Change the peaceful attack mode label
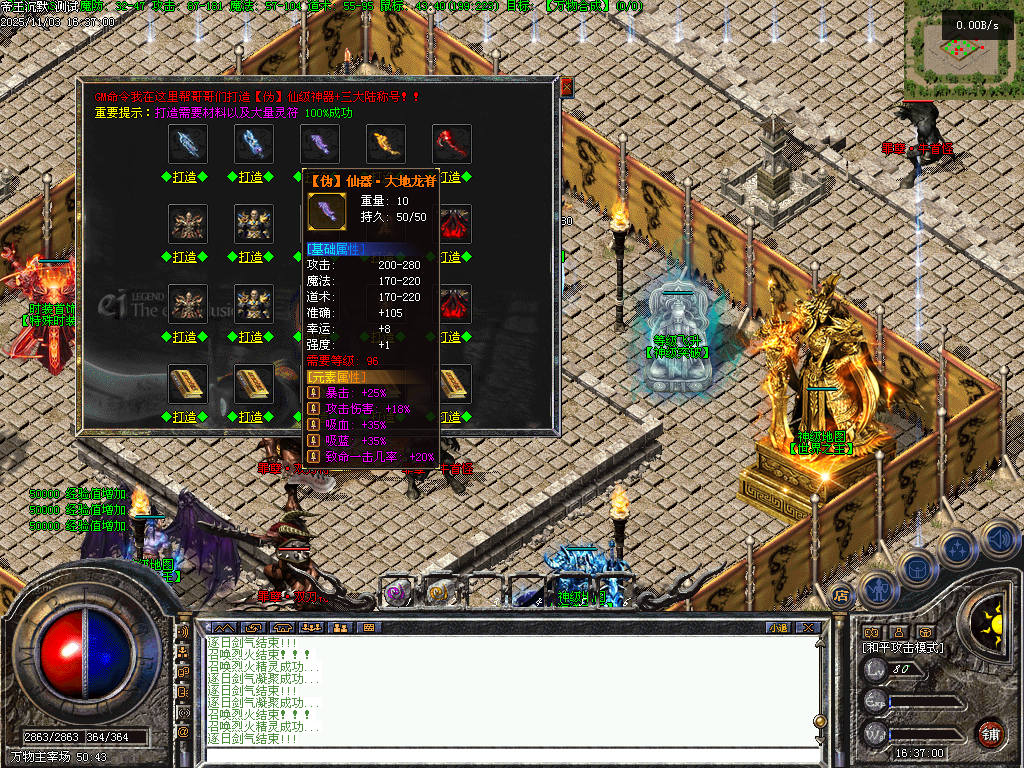The height and width of the screenshot is (768, 1024). [x=903, y=647]
